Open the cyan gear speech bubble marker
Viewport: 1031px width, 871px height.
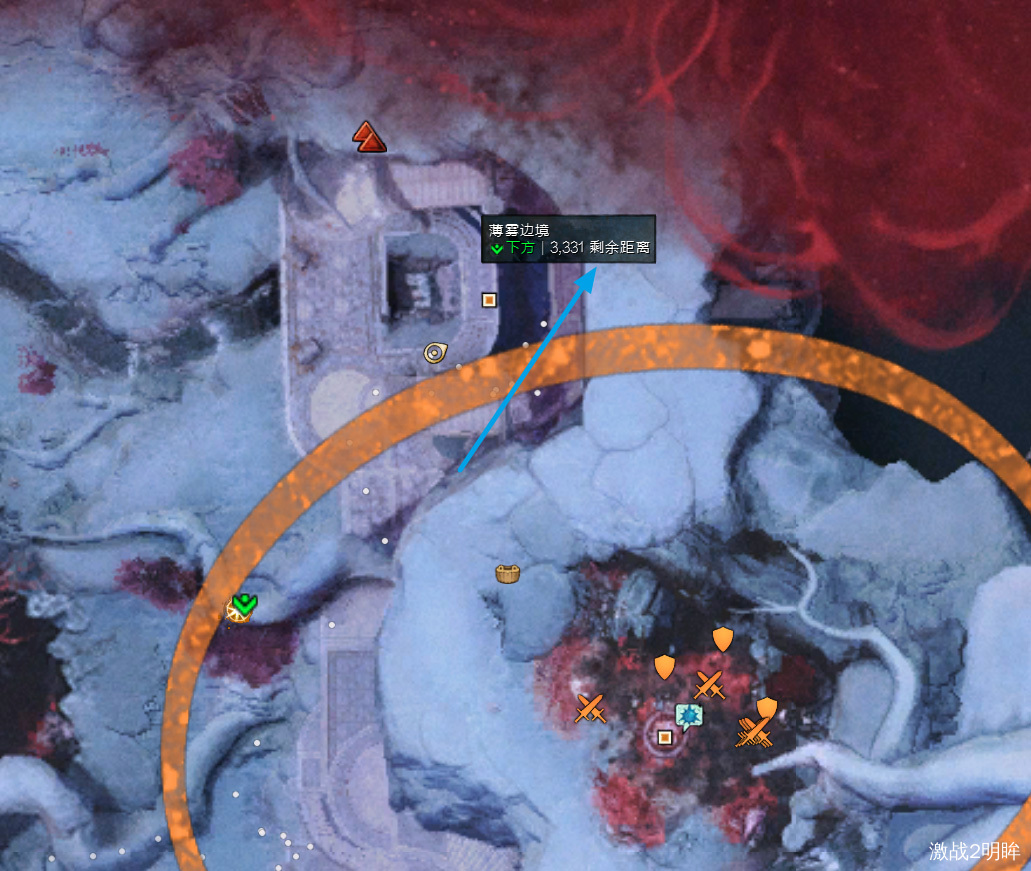pyautogui.click(x=687, y=715)
